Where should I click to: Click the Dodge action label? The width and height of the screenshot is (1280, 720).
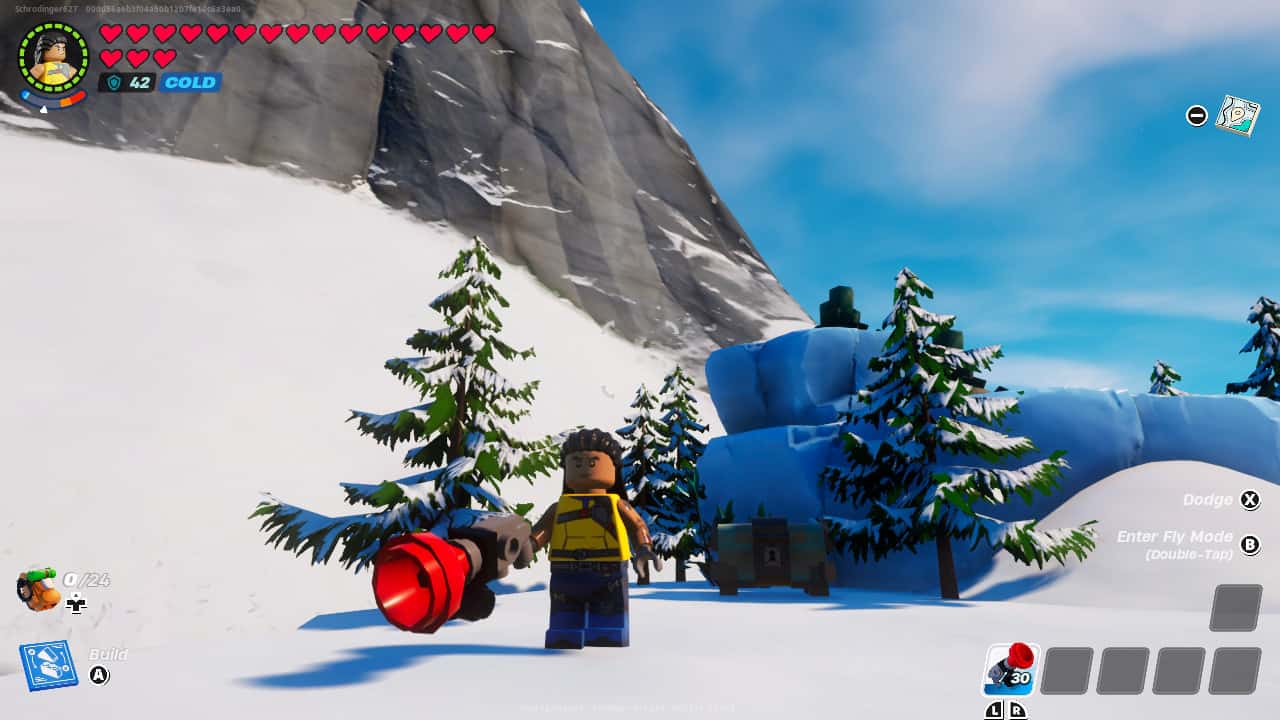[x=1211, y=499]
